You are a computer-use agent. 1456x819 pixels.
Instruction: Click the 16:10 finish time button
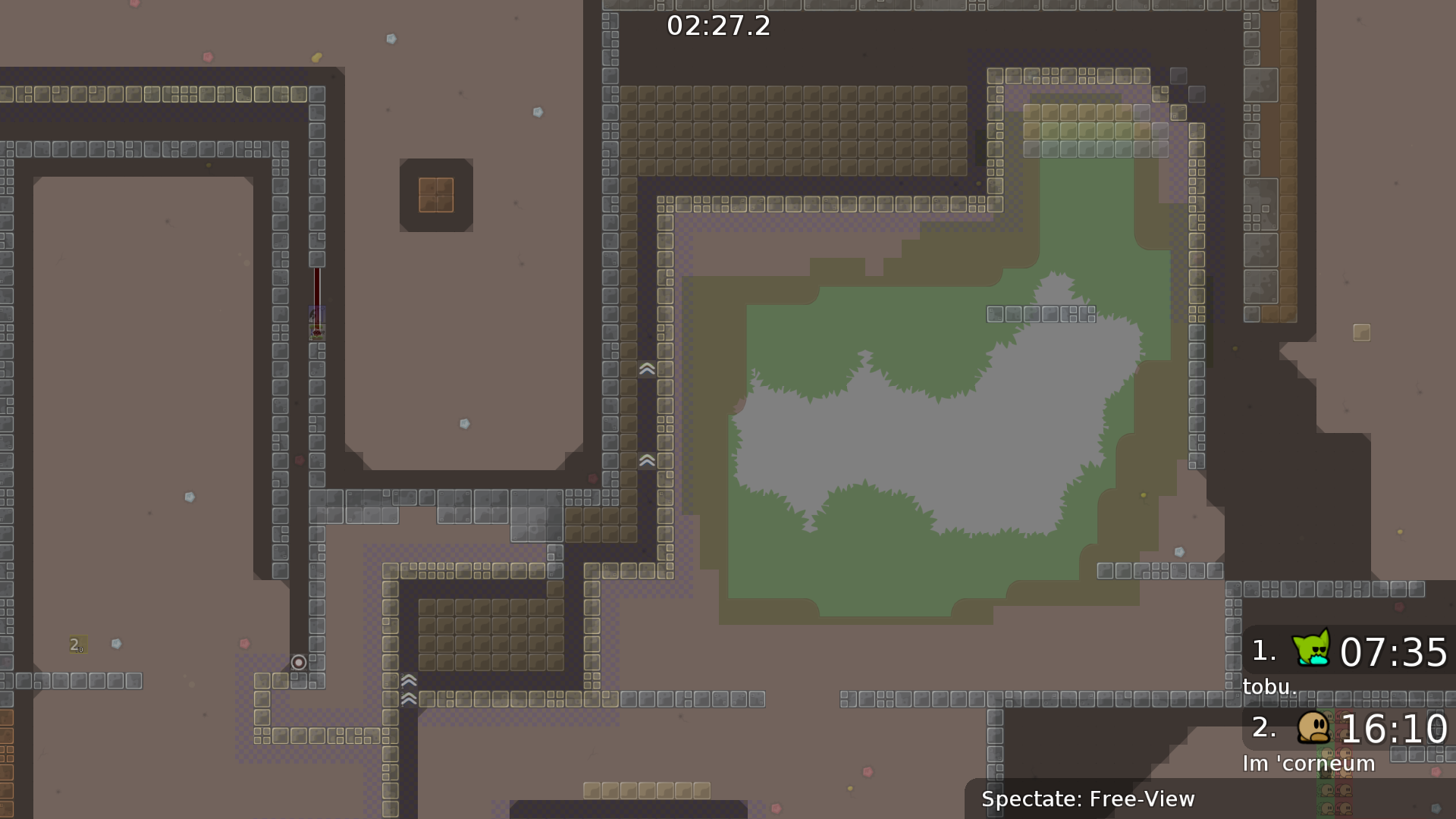pos(1394,730)
